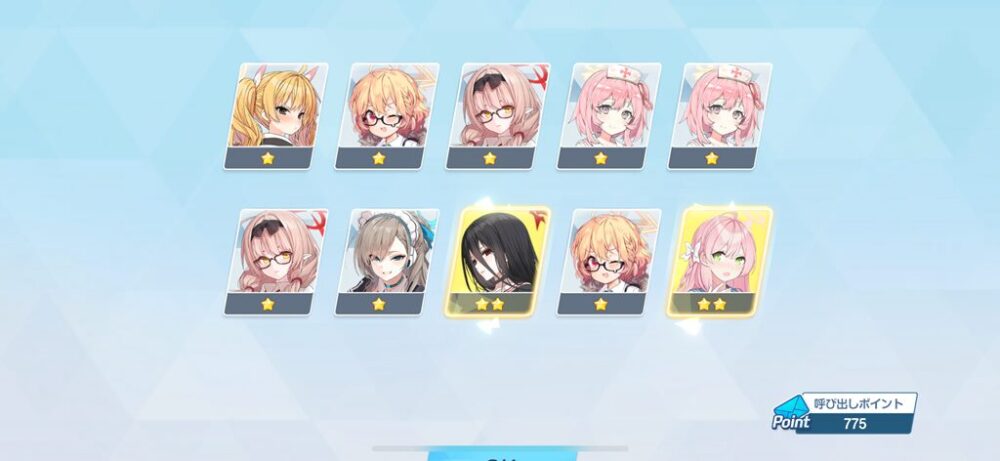Screen dimensions: 1000x461
Task: Open the recruitment Point panel
Action: (845, 412)
